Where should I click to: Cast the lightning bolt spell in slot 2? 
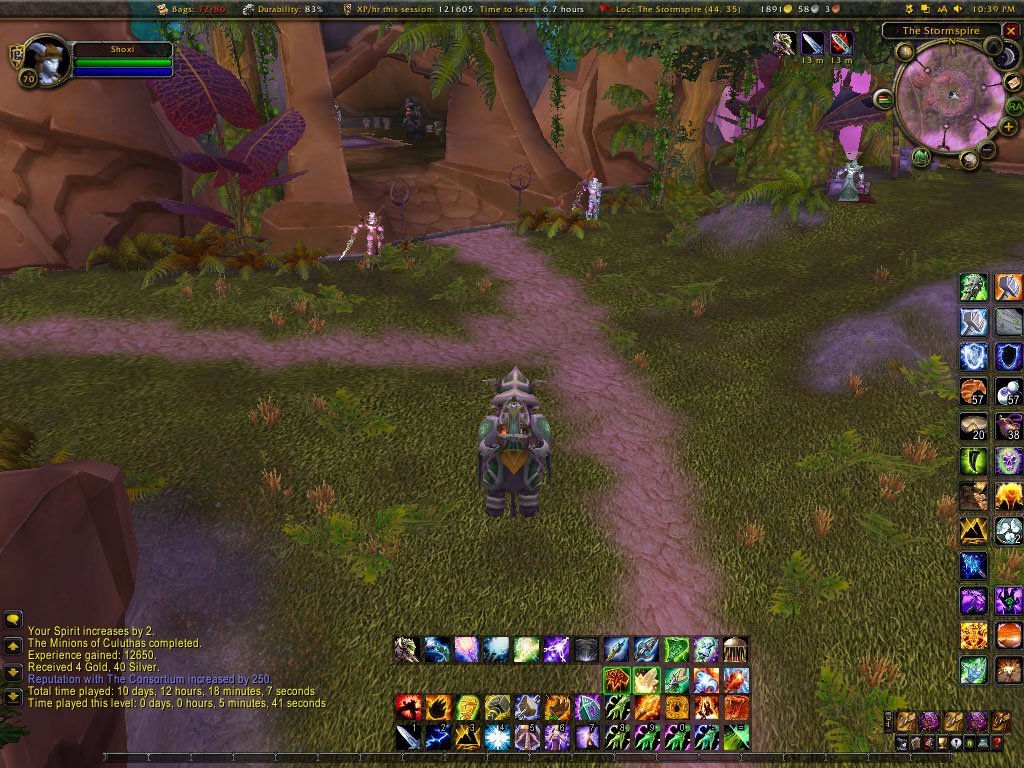pos(438,738)
